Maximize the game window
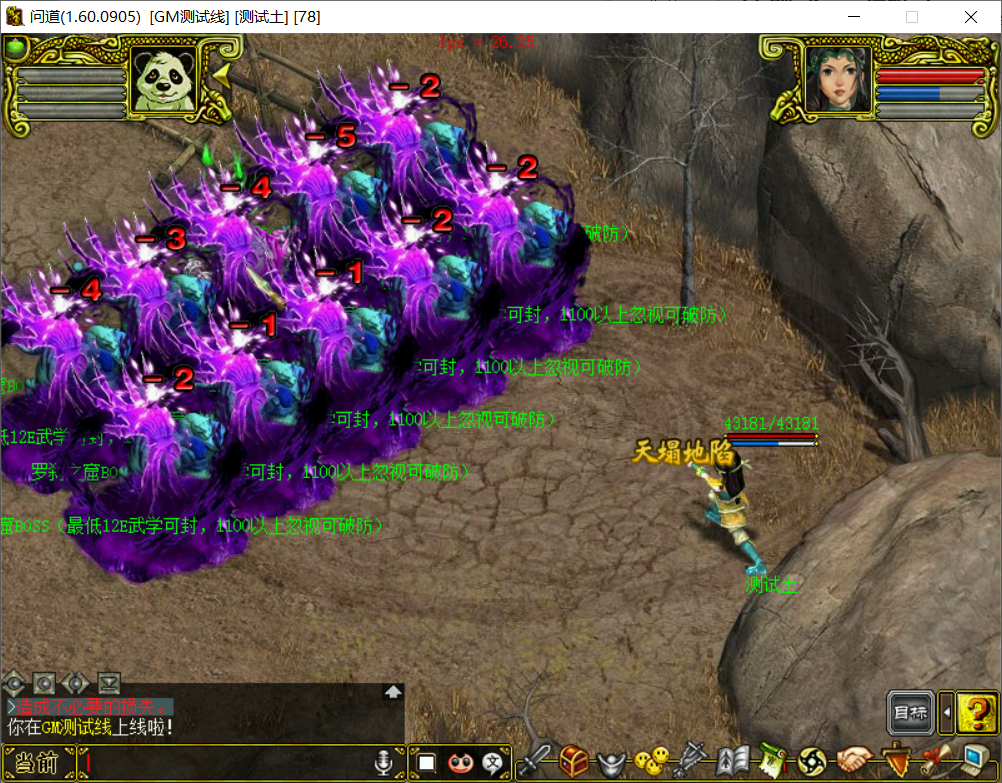 (x=911, y=17)
